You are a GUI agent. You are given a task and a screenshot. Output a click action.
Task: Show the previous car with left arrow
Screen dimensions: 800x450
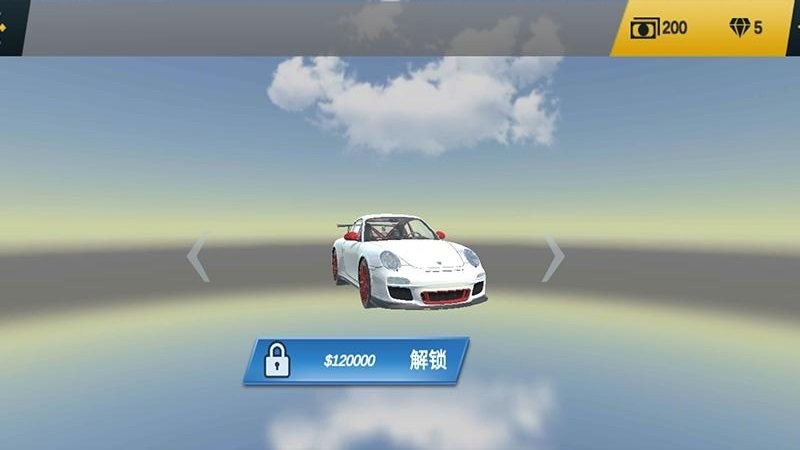tap(198, 260)
